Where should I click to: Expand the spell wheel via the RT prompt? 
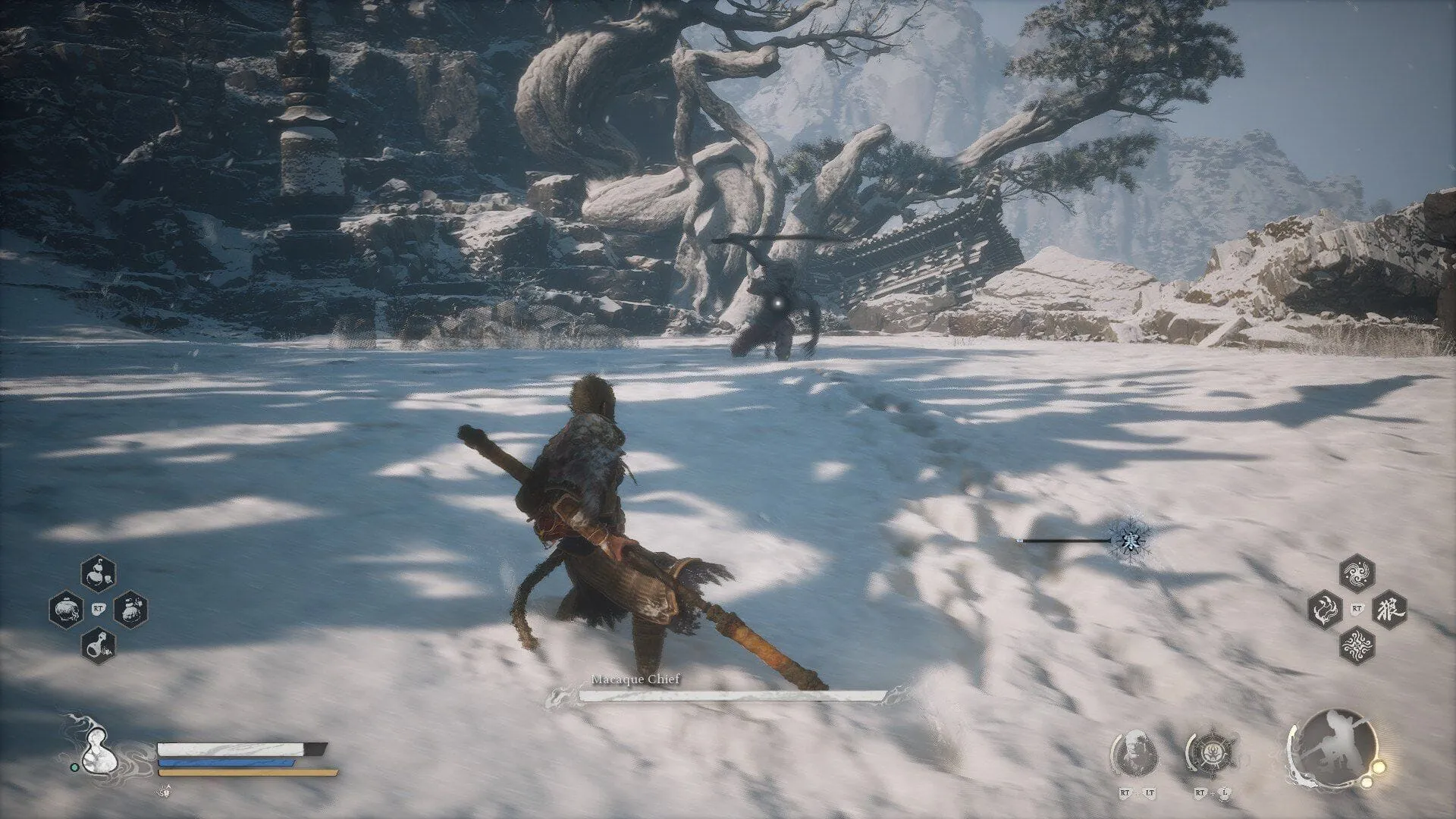(x=1357, y=607)
